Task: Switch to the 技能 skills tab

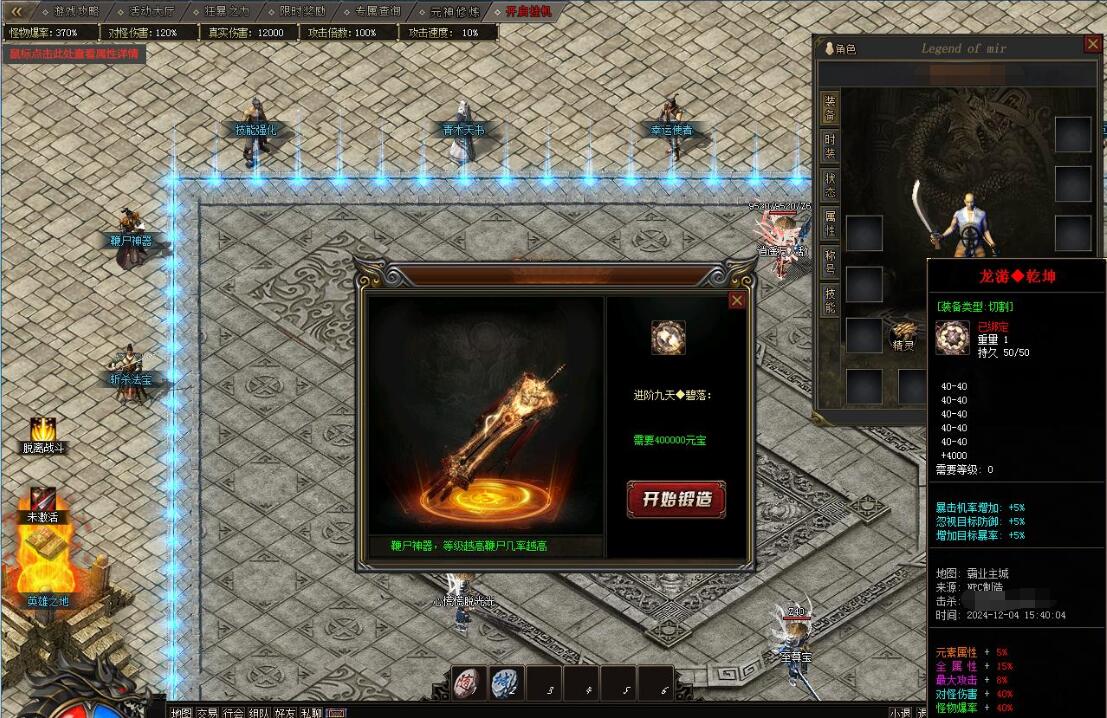Action: tap(830, 299)
